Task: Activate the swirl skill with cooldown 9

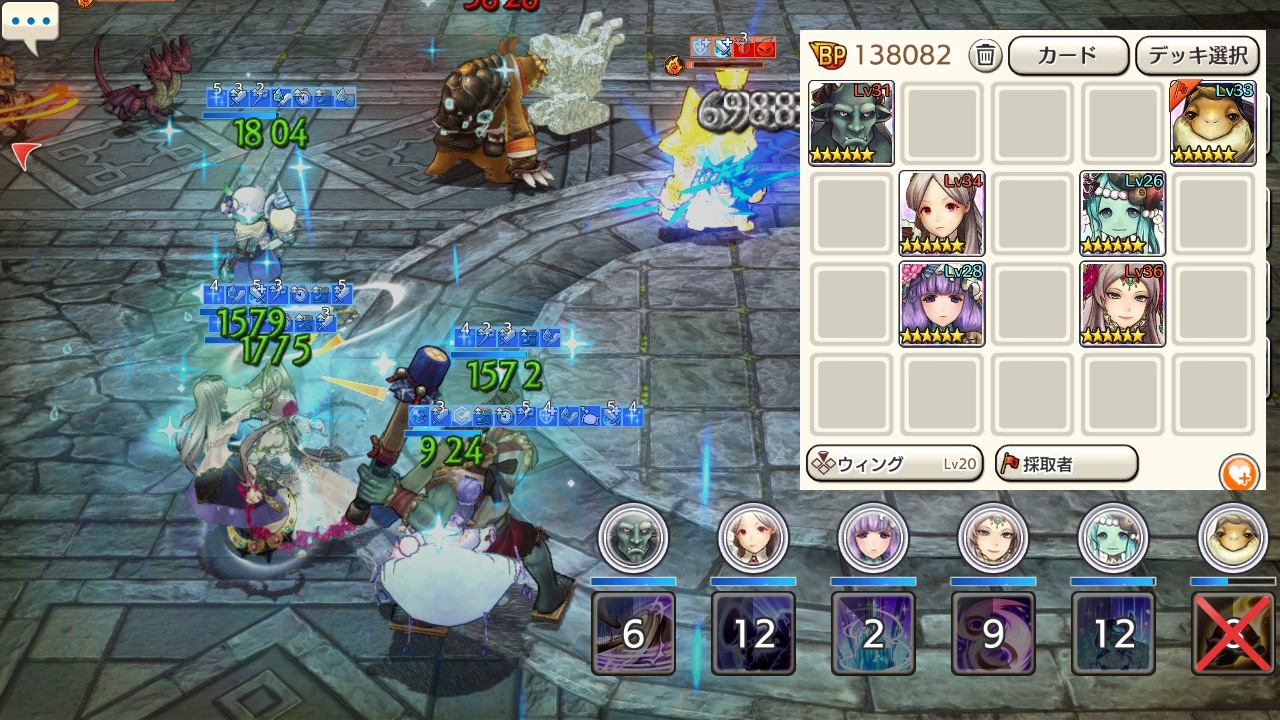Action: (x=993, y=633)
